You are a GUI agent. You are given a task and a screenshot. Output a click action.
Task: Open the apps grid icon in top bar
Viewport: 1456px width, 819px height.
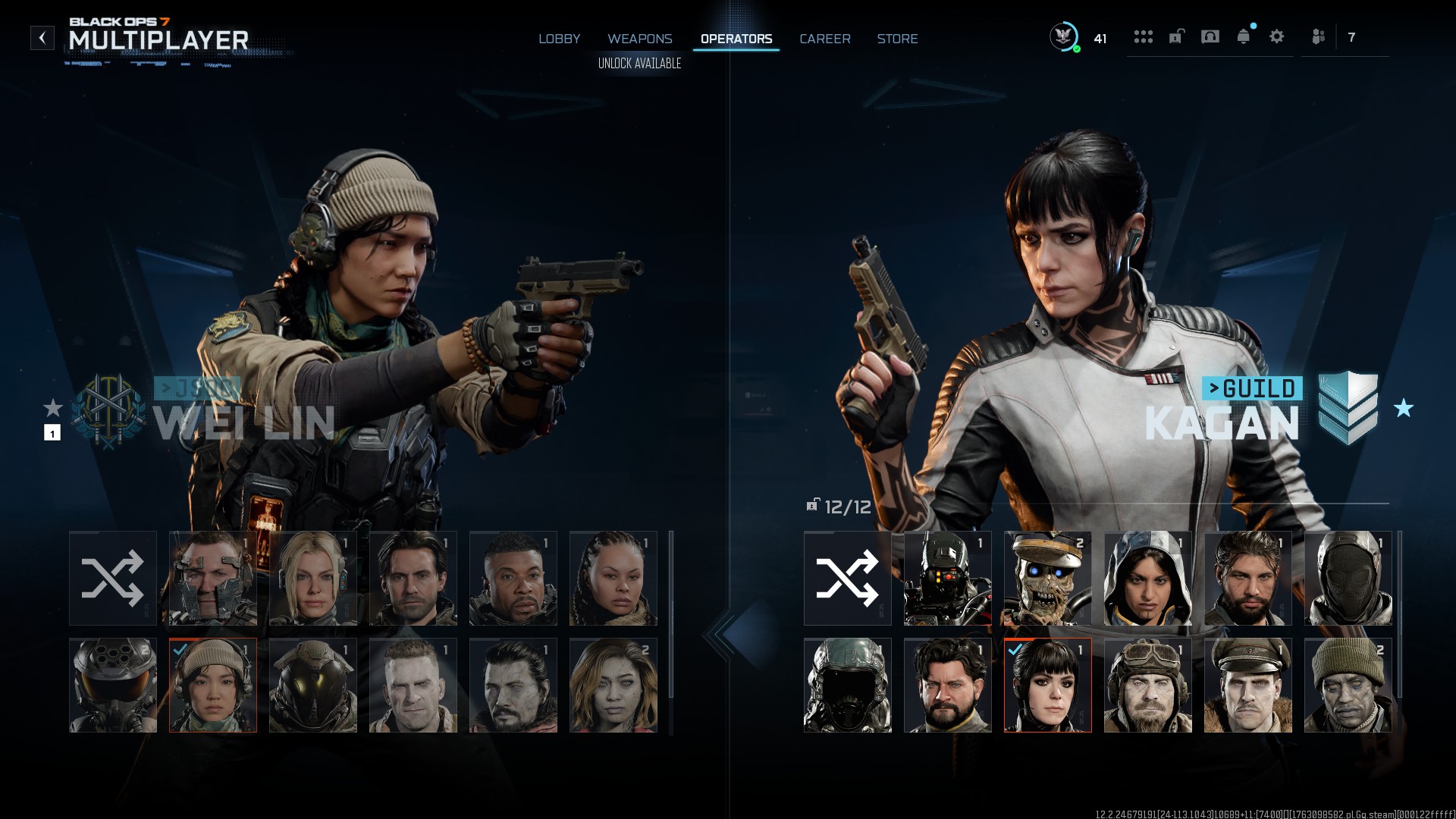[1142, 36]
